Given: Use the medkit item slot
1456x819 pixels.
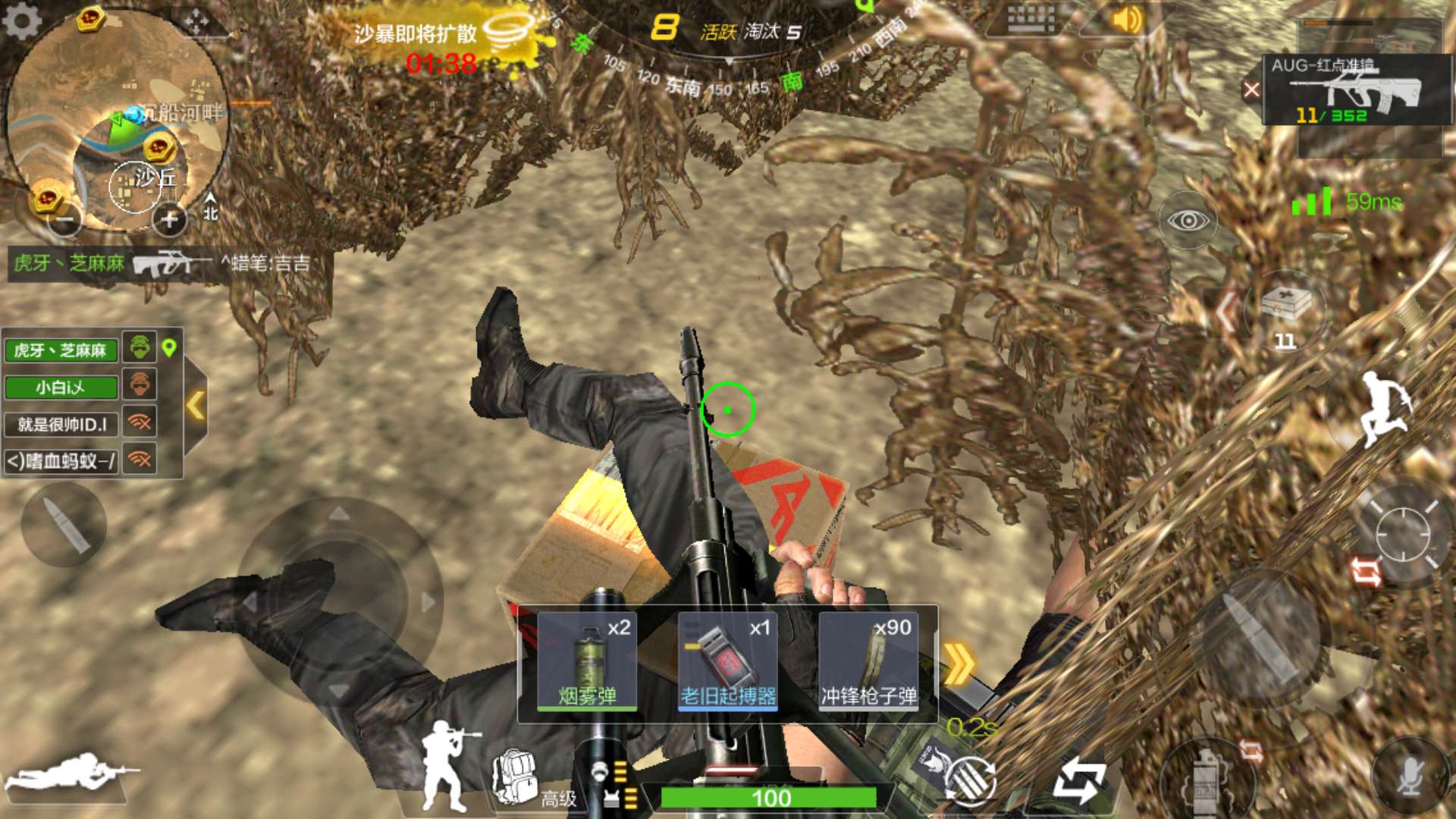Looking at the screenshot, I should click(1285, 311).
